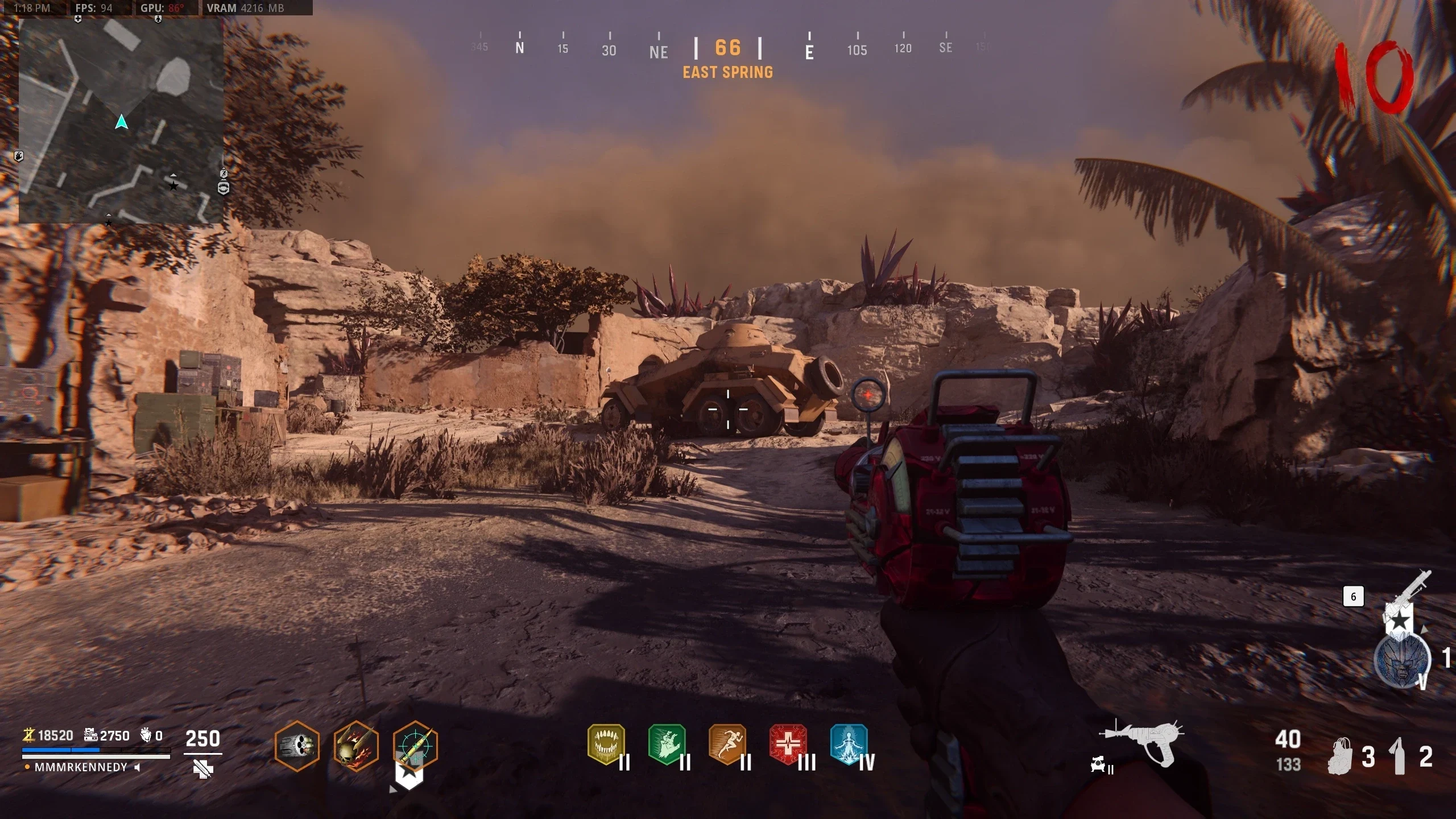Click the crossed-out armor plate icon
The width and height of the screenshot is (1456, 819).
[x=203, y=770]
